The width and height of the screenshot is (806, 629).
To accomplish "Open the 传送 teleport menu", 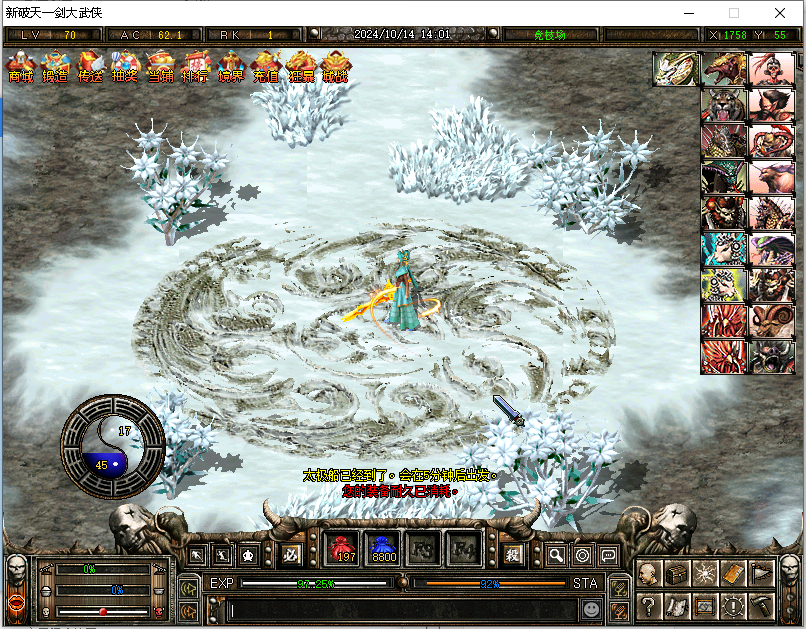I will tap(91, 67).
